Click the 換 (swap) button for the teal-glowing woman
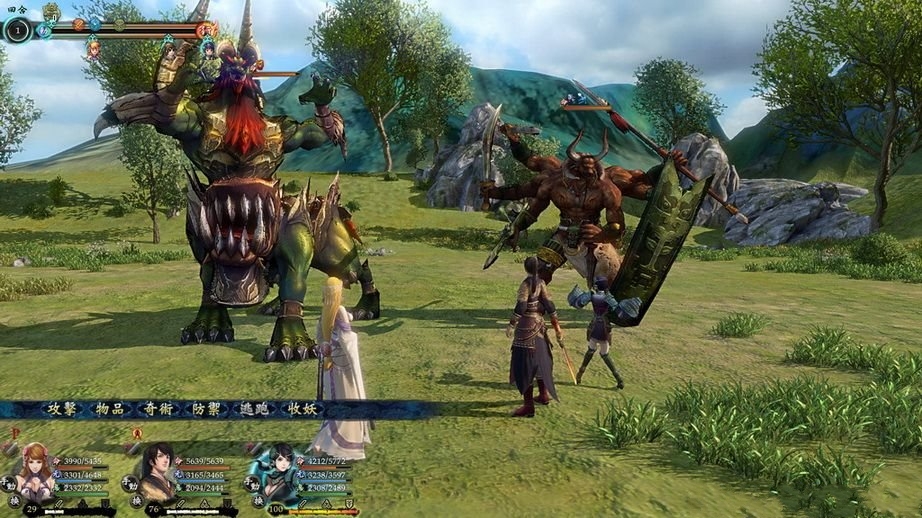 [x=258, y=500]
